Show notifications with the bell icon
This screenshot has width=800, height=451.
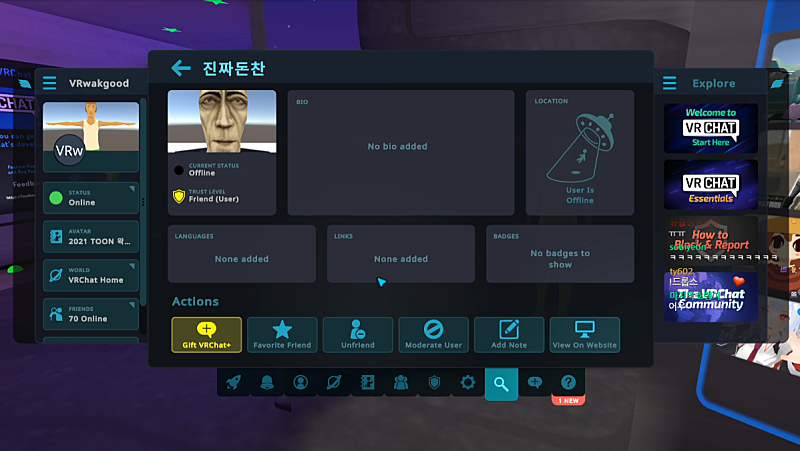pos(267,382)
